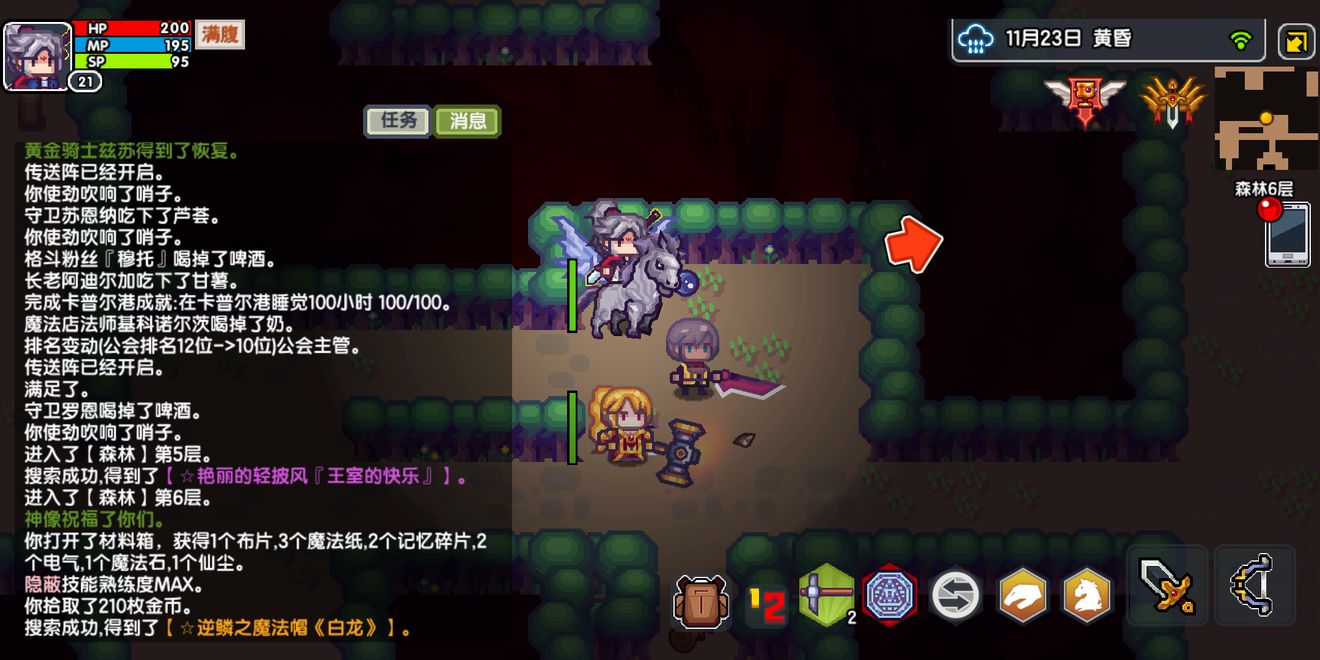Activate the horse mount skill
This screenshot has height=660, width=1320.
(1087, 596)
